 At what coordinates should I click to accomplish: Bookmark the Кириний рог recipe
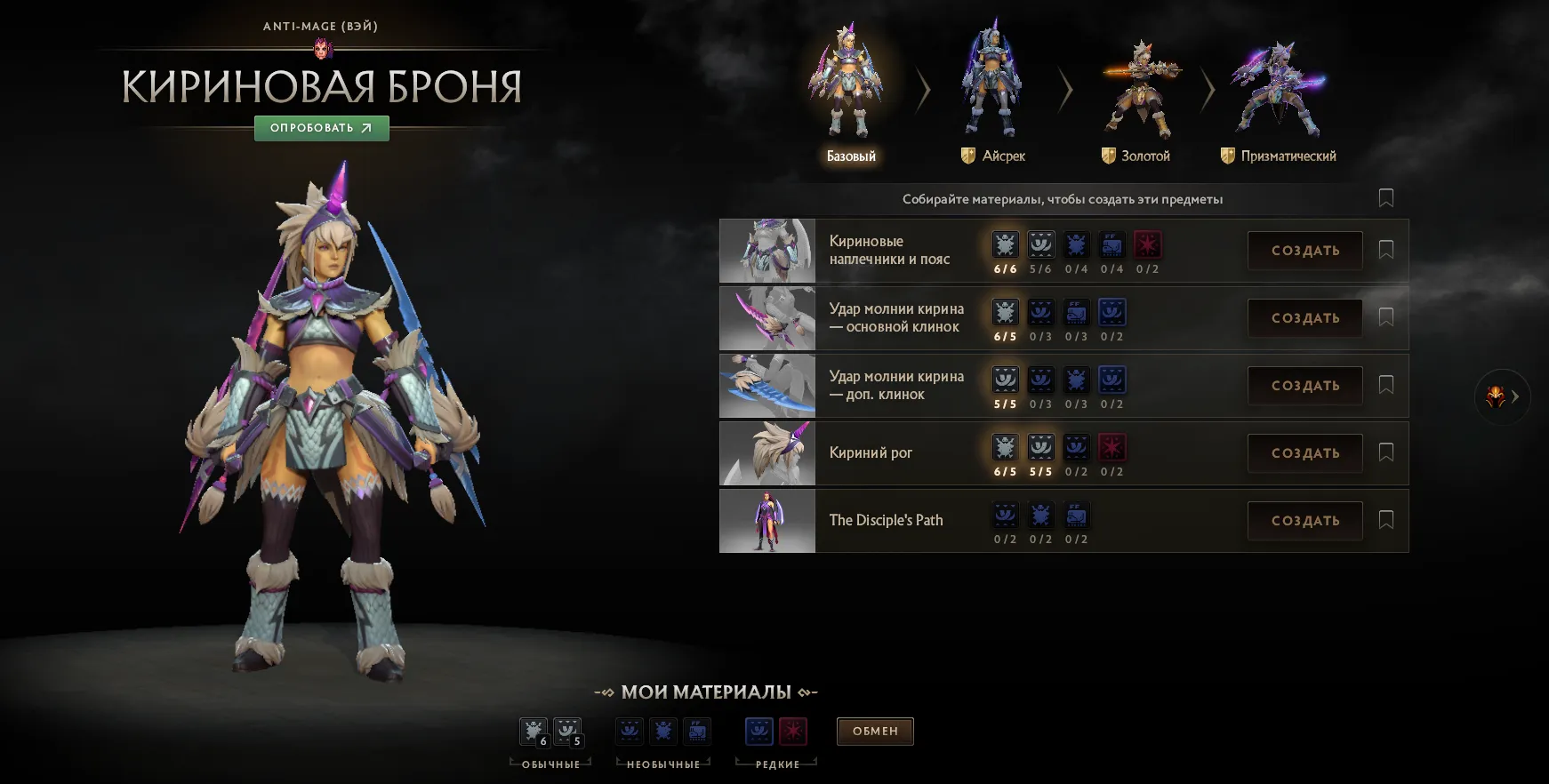1386,452
